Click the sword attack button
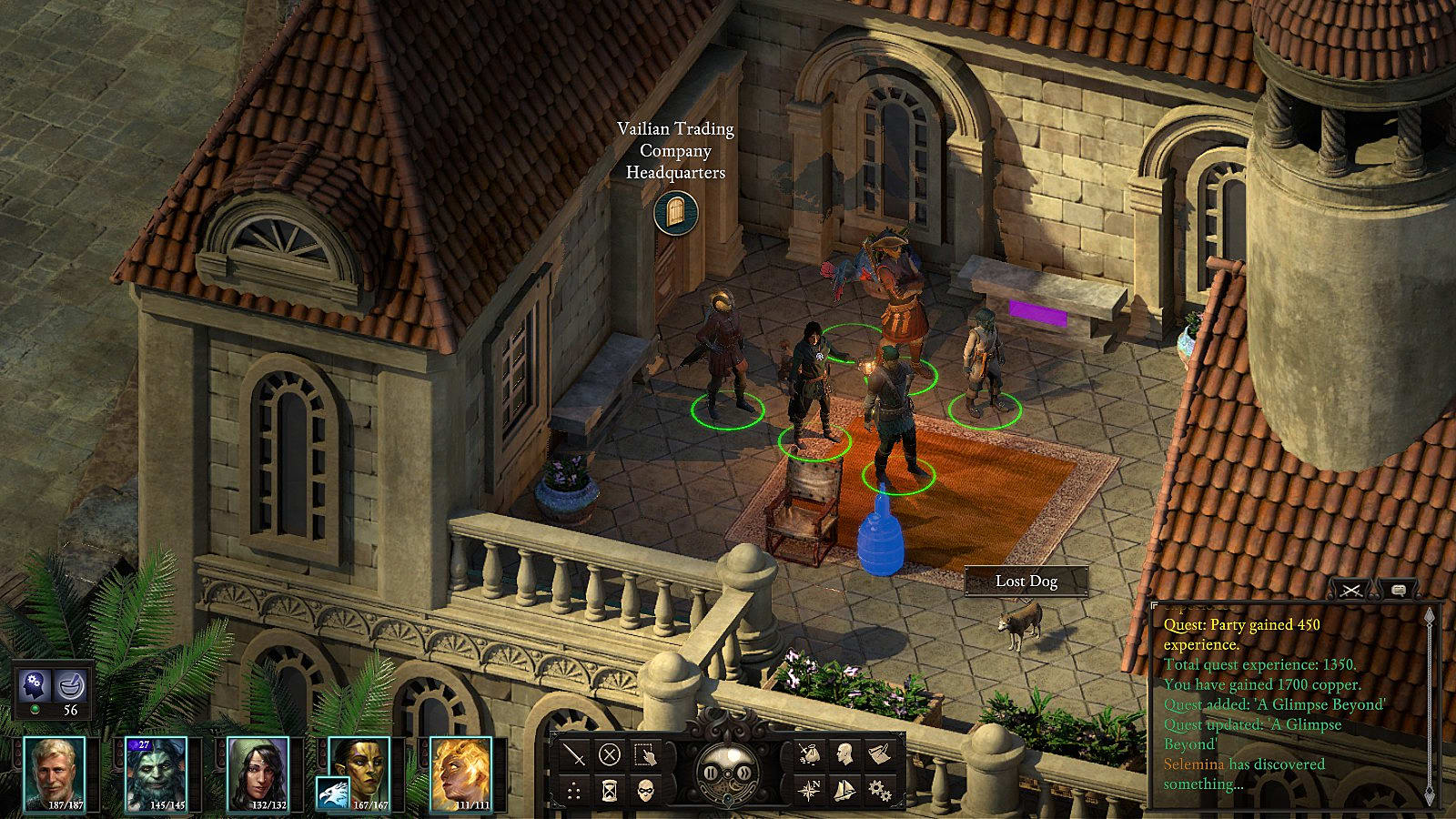 pyautogui.click(x=574, y=754)
